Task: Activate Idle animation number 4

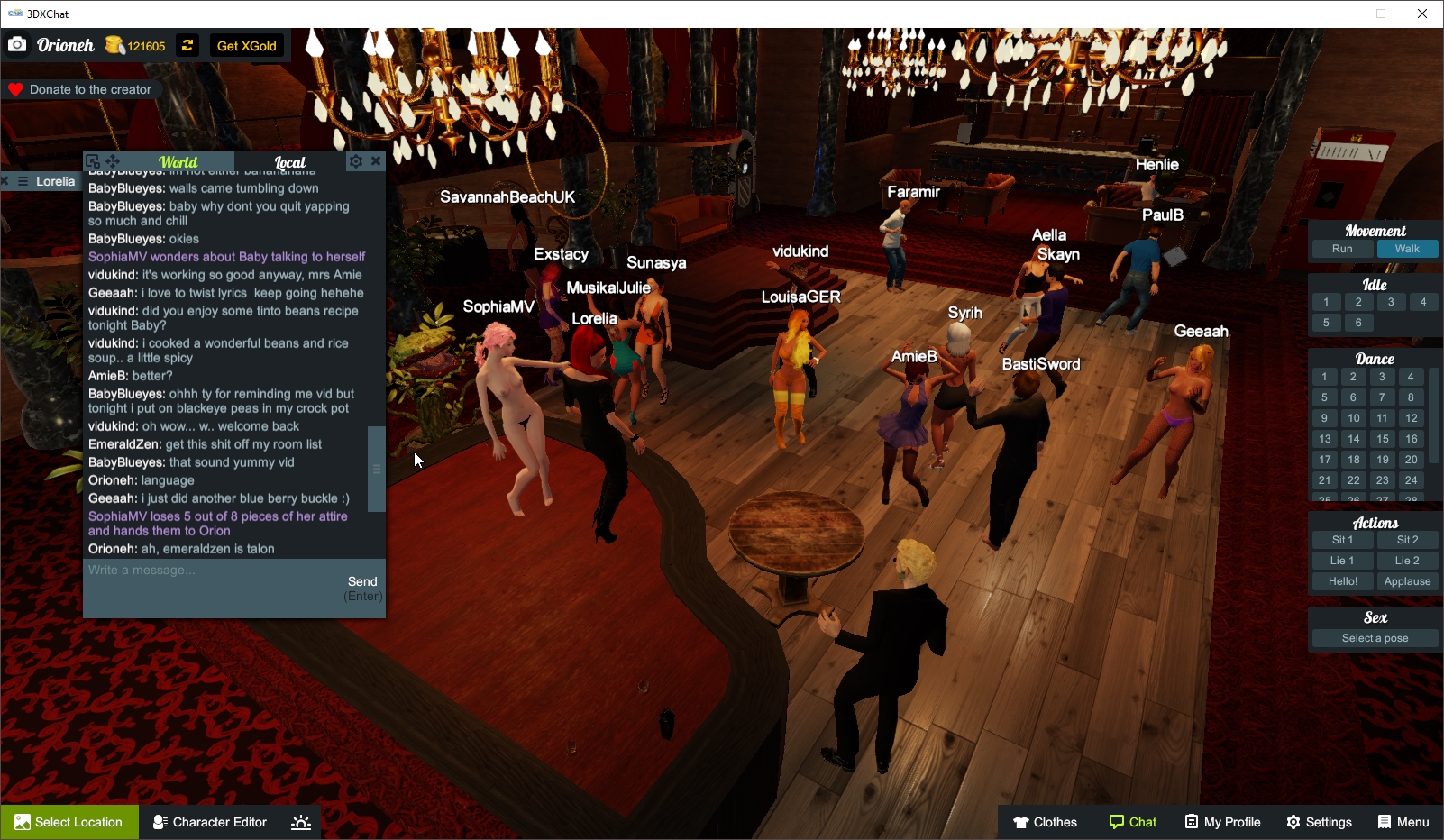Action: coord(1424,302)
